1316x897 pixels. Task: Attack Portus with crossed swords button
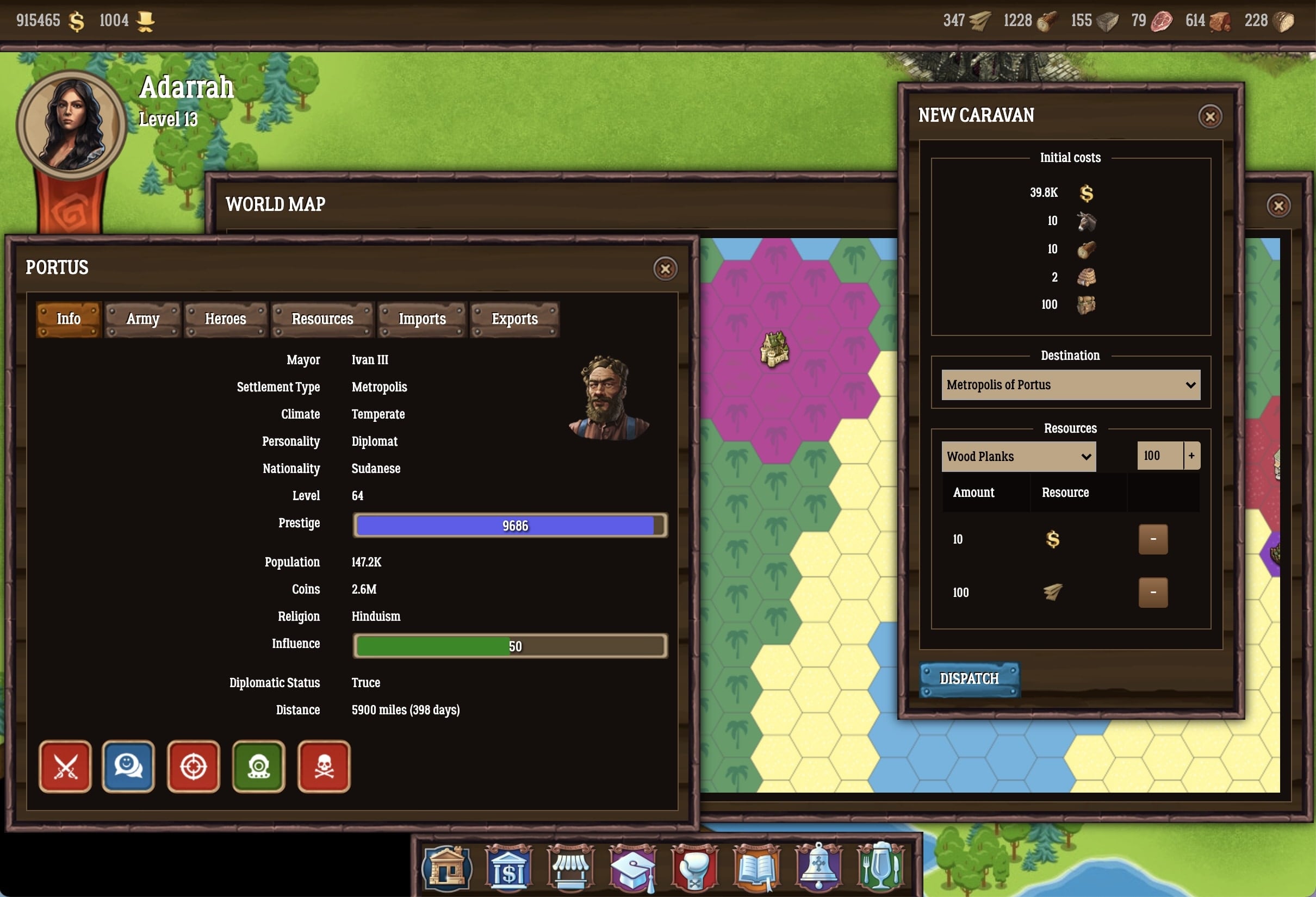[x=65, y=767]
